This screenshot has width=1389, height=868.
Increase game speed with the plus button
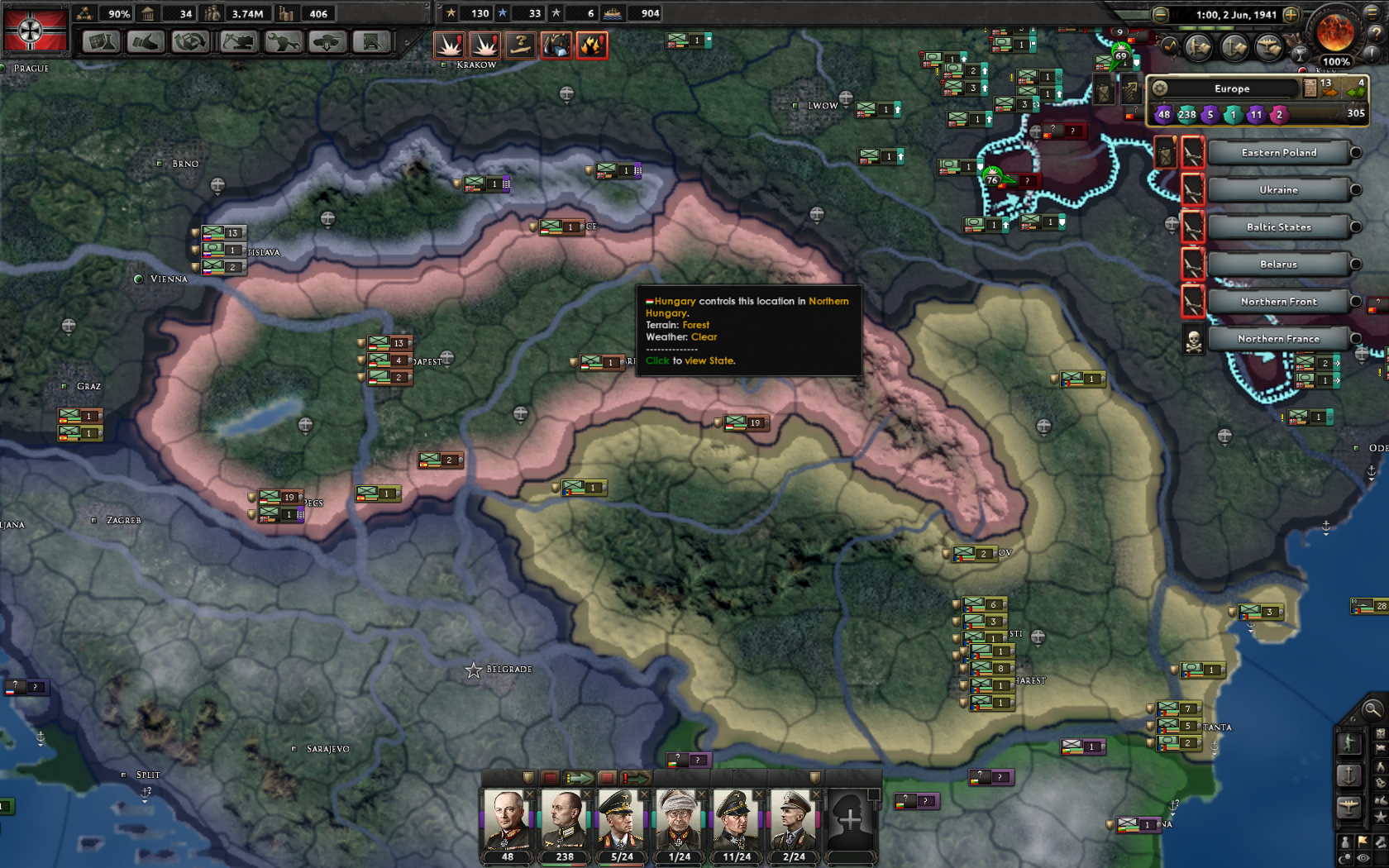[x=1291, y=15]
